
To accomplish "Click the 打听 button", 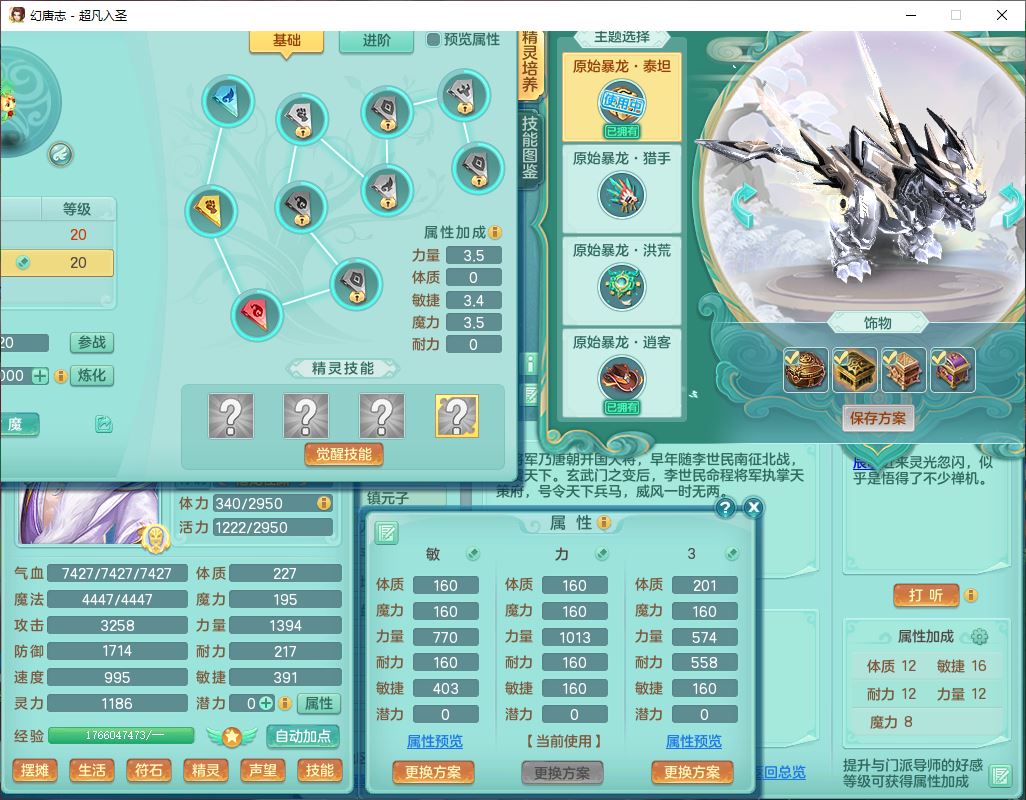I will click(926, 595).
